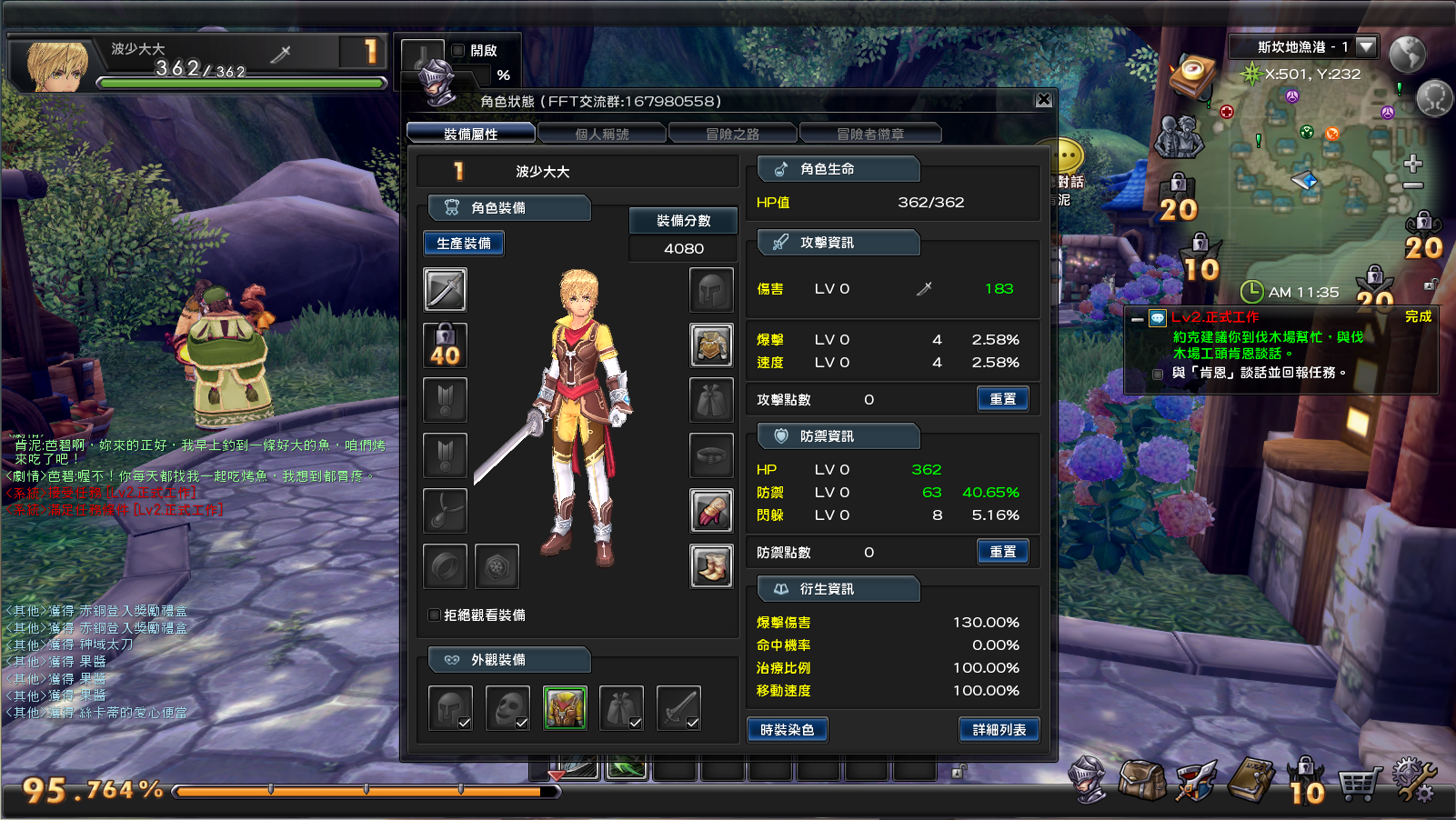Uncheck the weapon appearance slot in 外觀裝備

click(x=692, y=725)
